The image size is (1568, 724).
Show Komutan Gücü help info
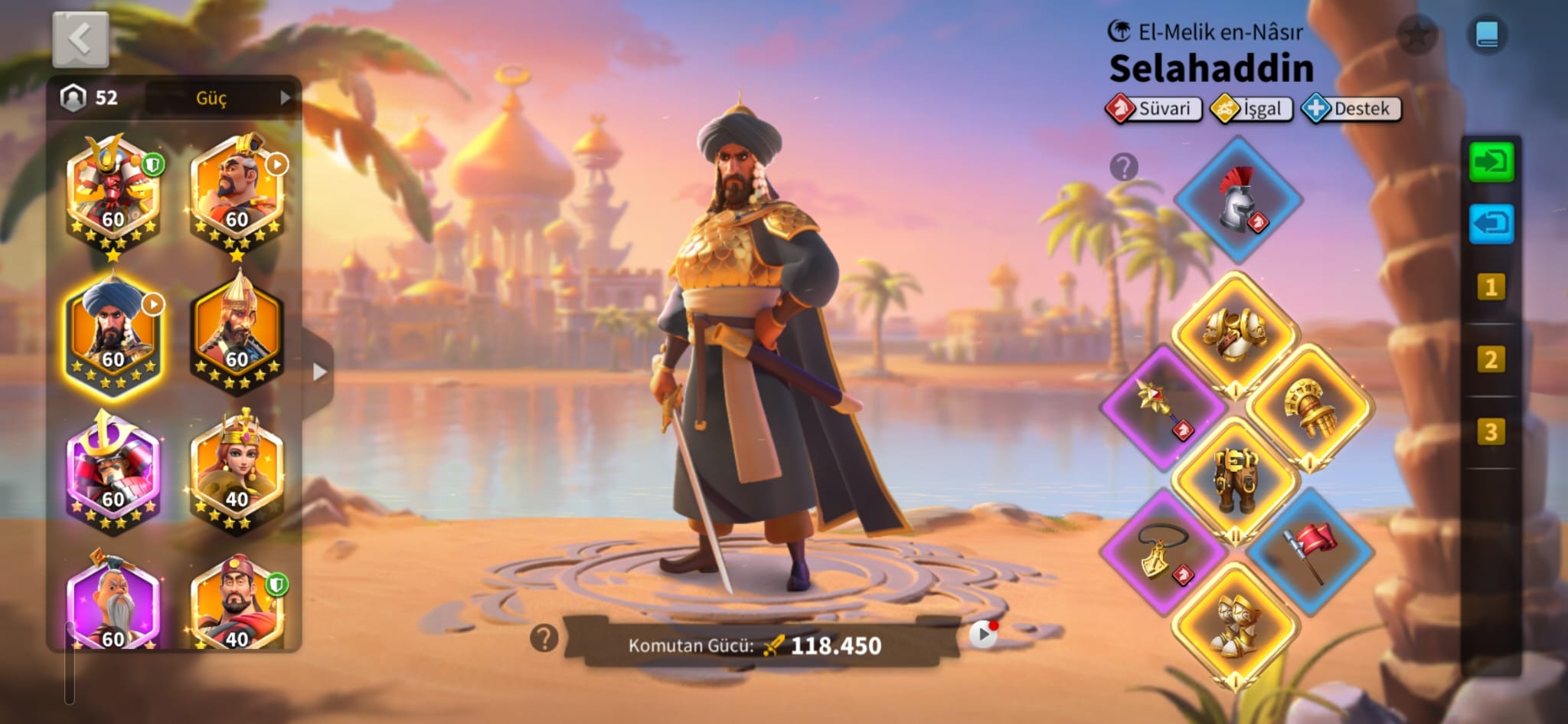[544, 637]
